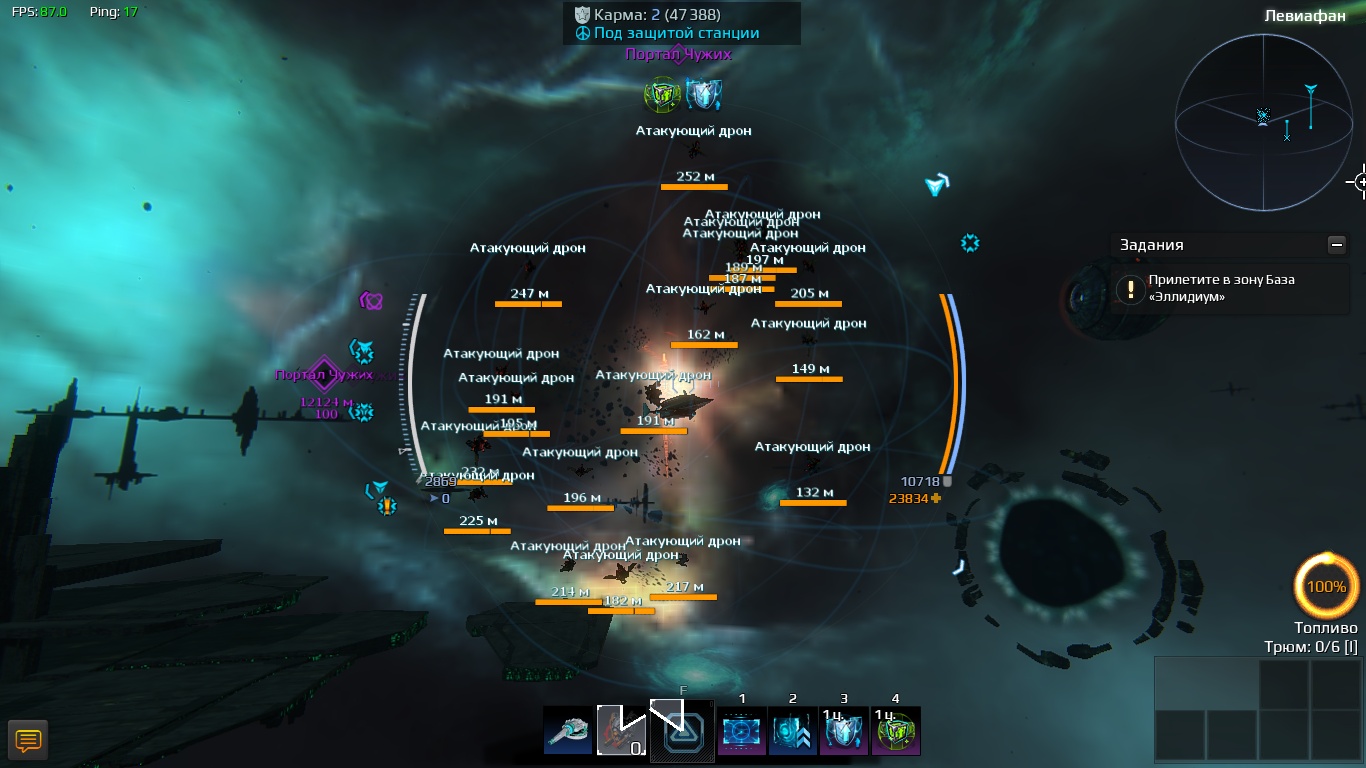Open the chat window button
The height and width of the screenshot is (768, 1366).
(28, 740)
